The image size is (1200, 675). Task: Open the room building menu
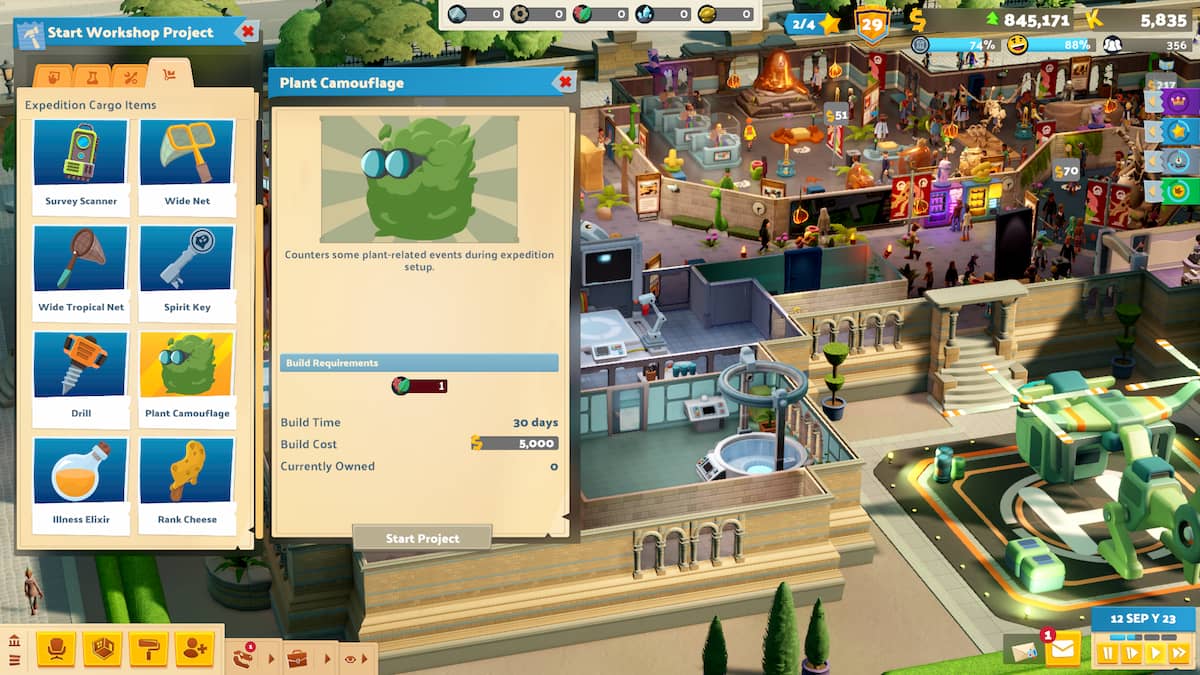pos(102,649)
